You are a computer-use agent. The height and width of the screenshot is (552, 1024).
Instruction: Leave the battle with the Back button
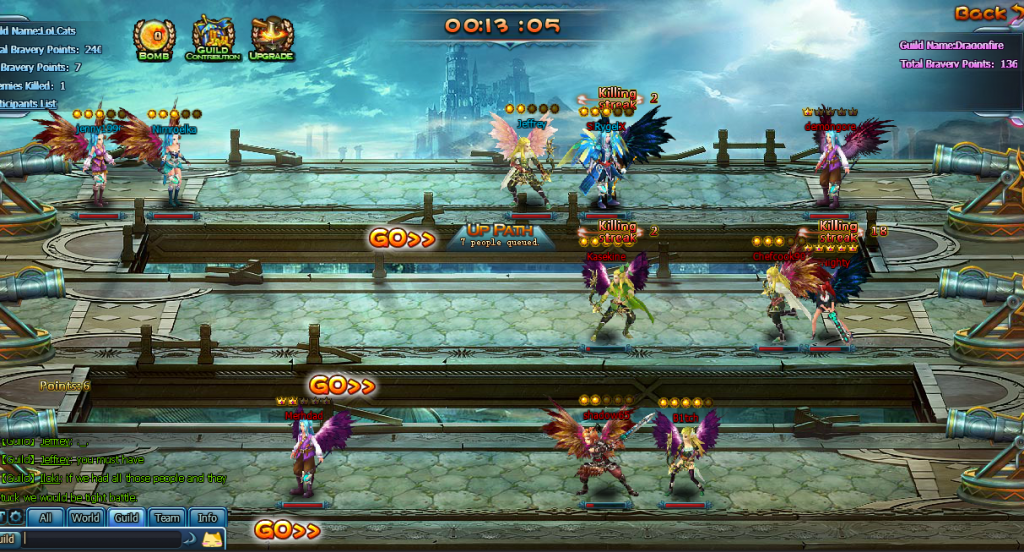986,14
